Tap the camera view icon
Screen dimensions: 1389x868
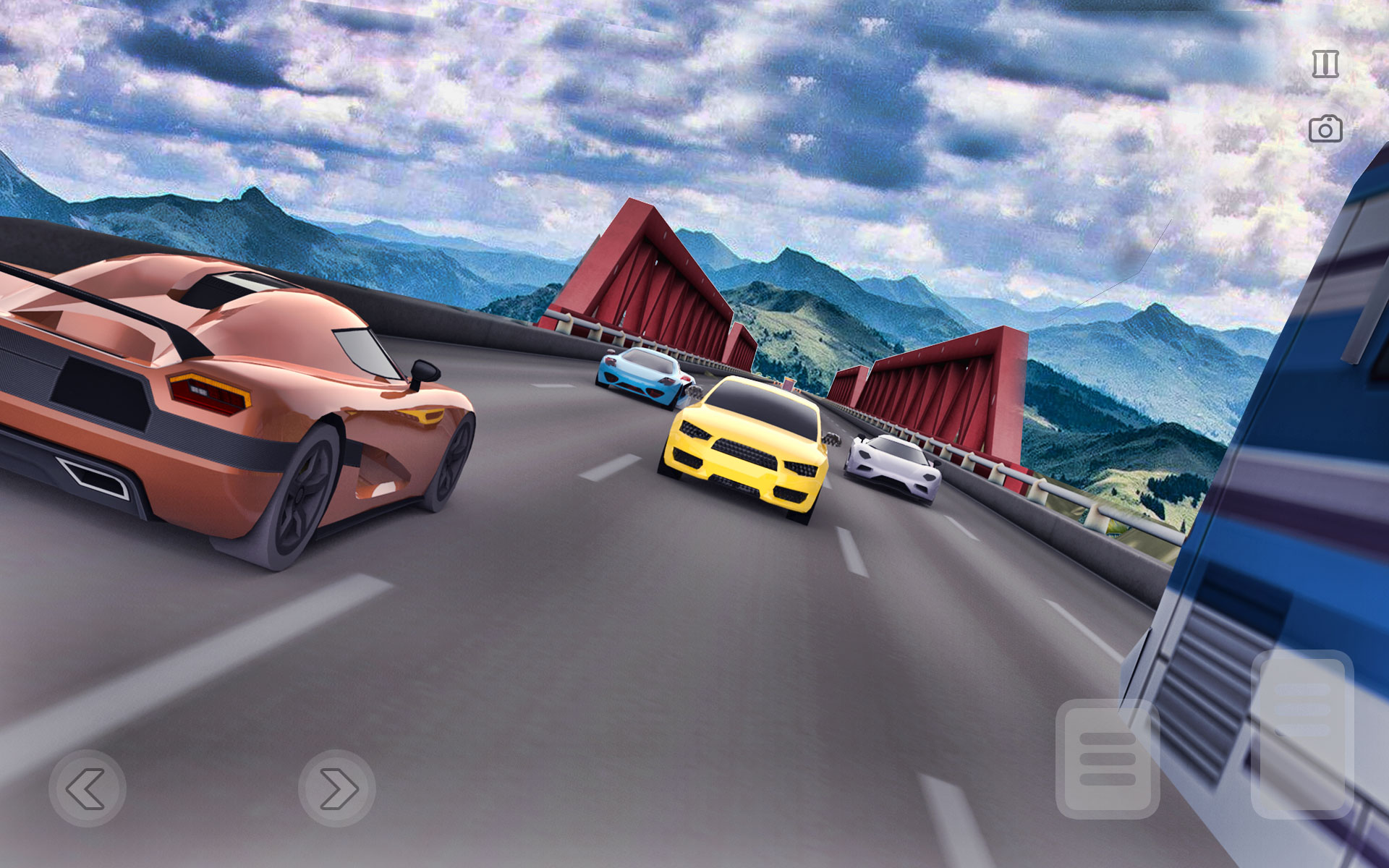pos(1325,129)
